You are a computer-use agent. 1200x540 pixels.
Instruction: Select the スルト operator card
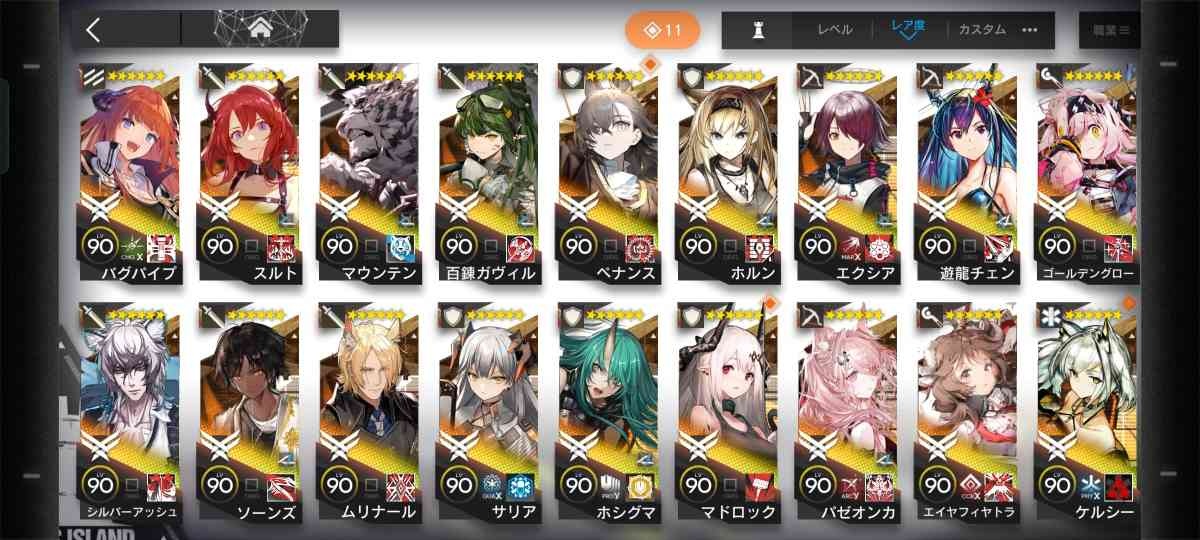click(x=249, y=165)
